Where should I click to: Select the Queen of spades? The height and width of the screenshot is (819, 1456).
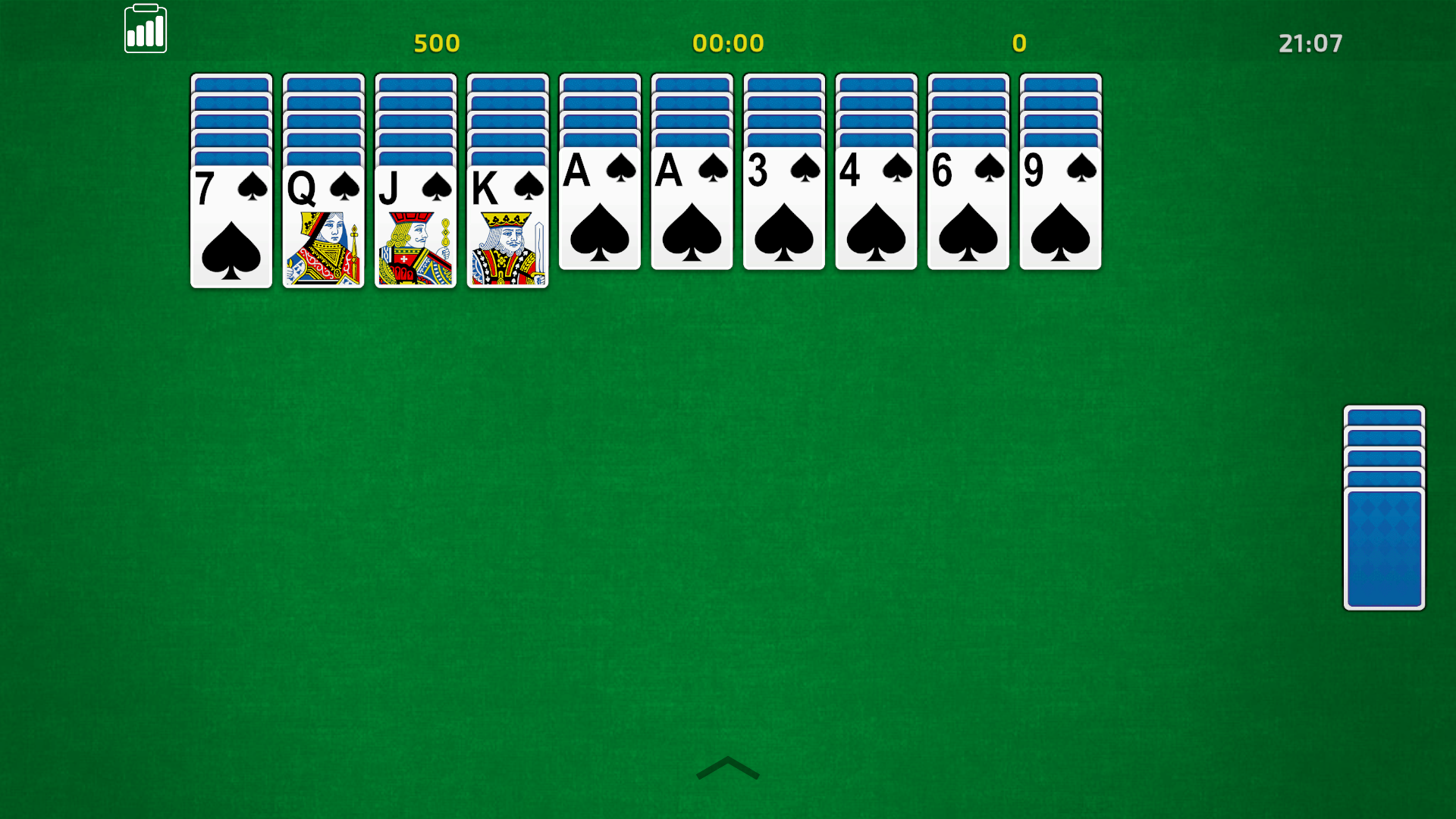[x=324, y=227]
